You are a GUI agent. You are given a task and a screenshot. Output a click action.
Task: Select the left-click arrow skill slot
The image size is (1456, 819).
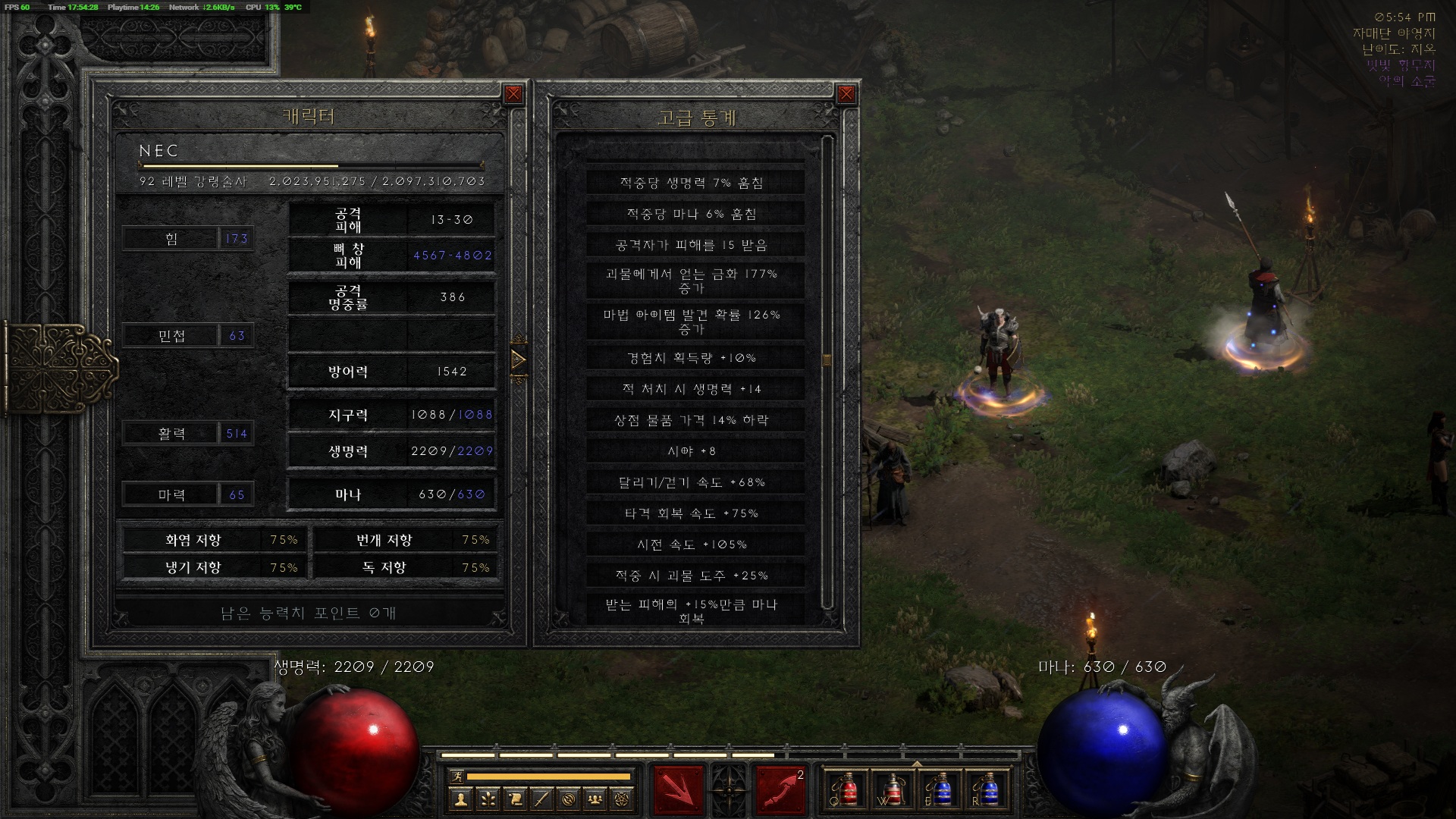[x=677, y=789]
